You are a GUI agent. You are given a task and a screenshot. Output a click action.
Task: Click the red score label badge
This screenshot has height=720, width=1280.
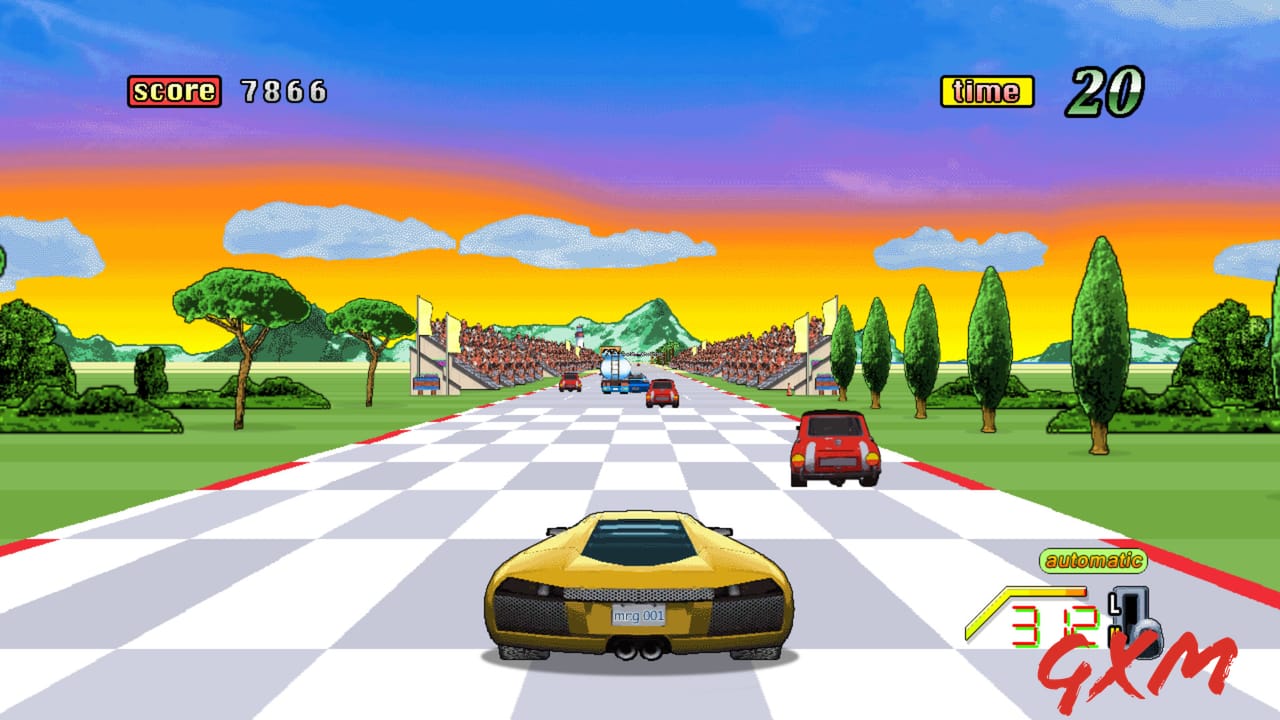pyautogui.click(x=172, y=90)
